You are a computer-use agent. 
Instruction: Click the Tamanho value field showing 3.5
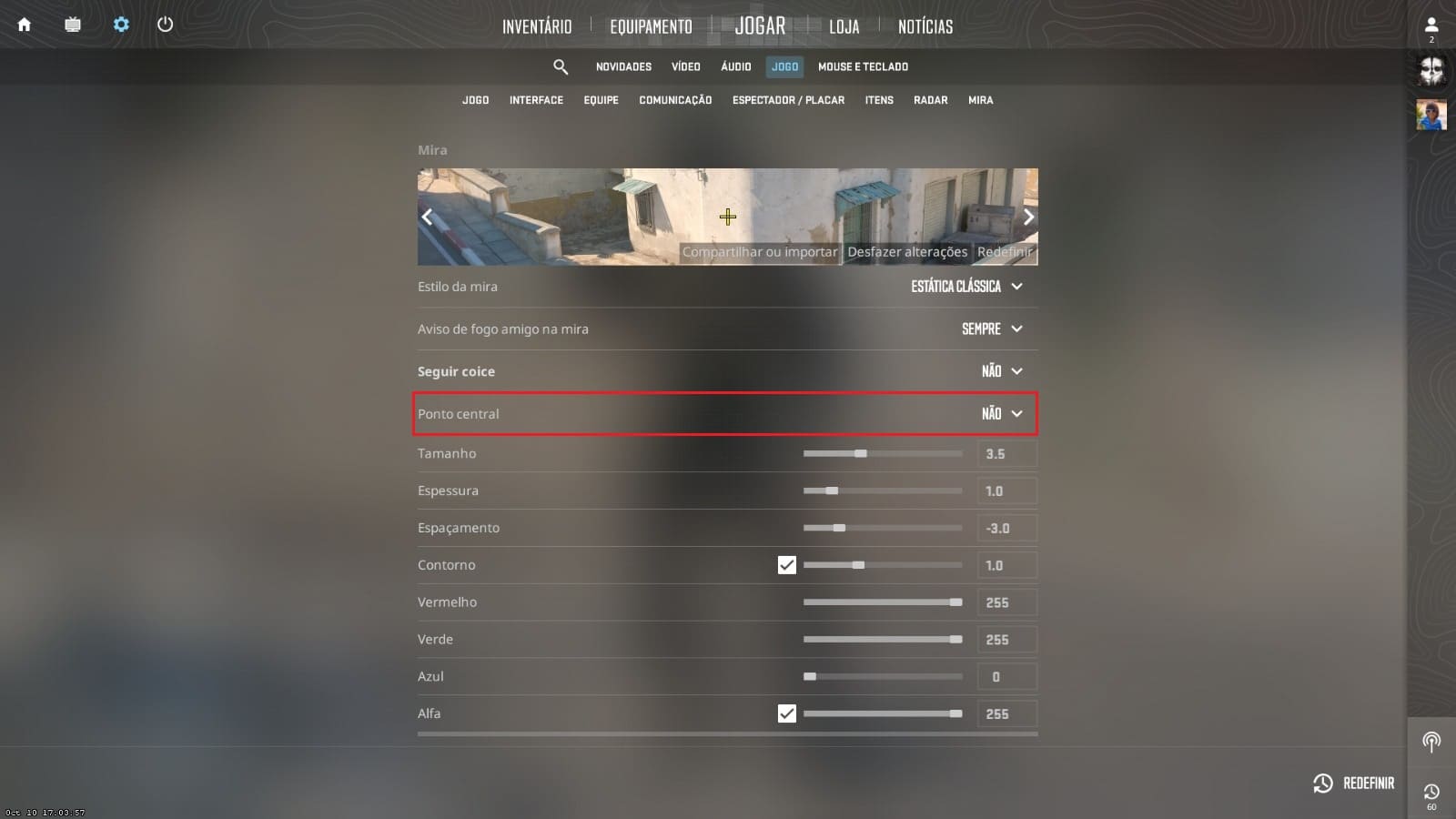(x=1006, y=453)
